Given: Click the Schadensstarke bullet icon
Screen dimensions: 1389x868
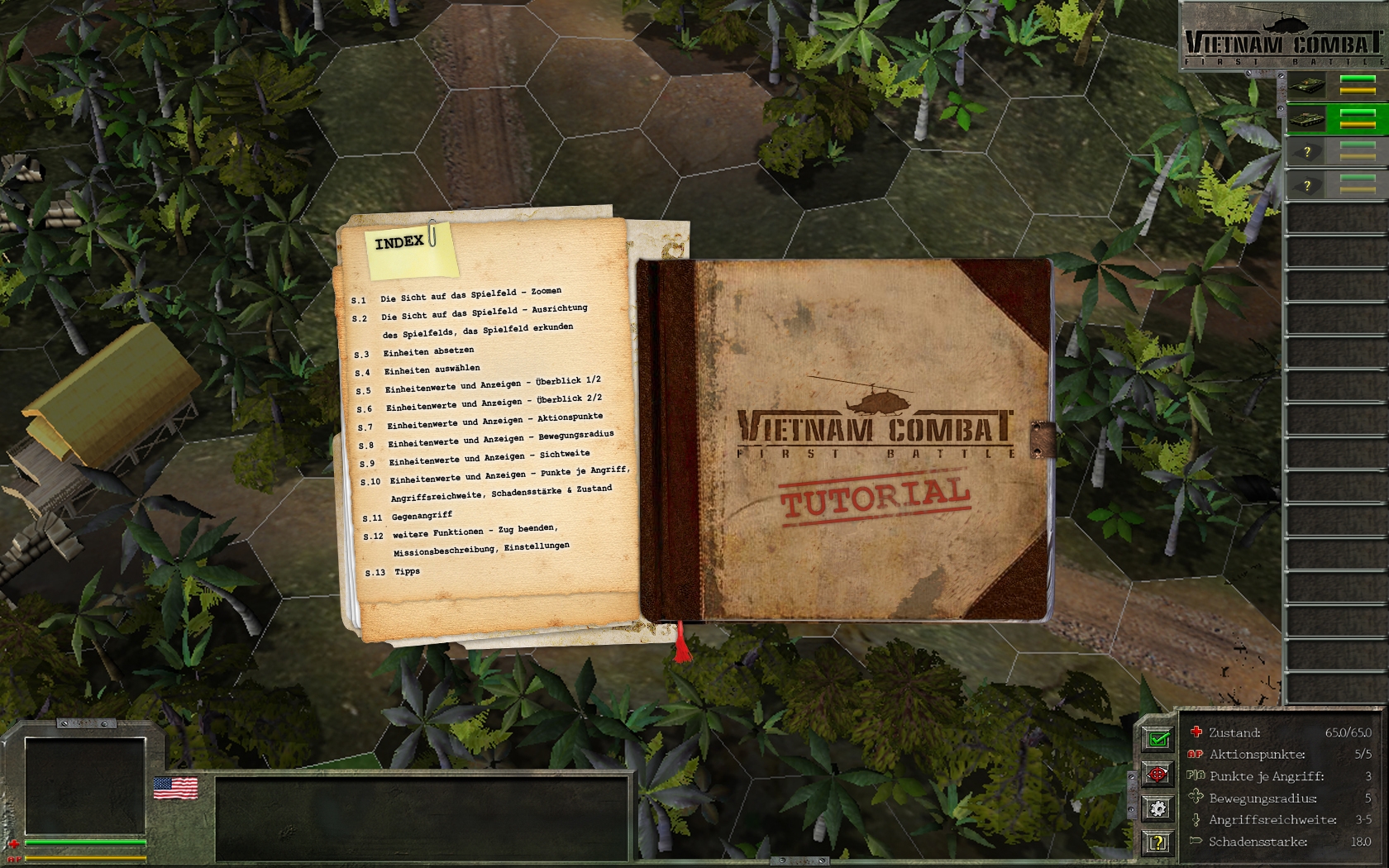Looking at the screenshot, I should [1196, 841].
